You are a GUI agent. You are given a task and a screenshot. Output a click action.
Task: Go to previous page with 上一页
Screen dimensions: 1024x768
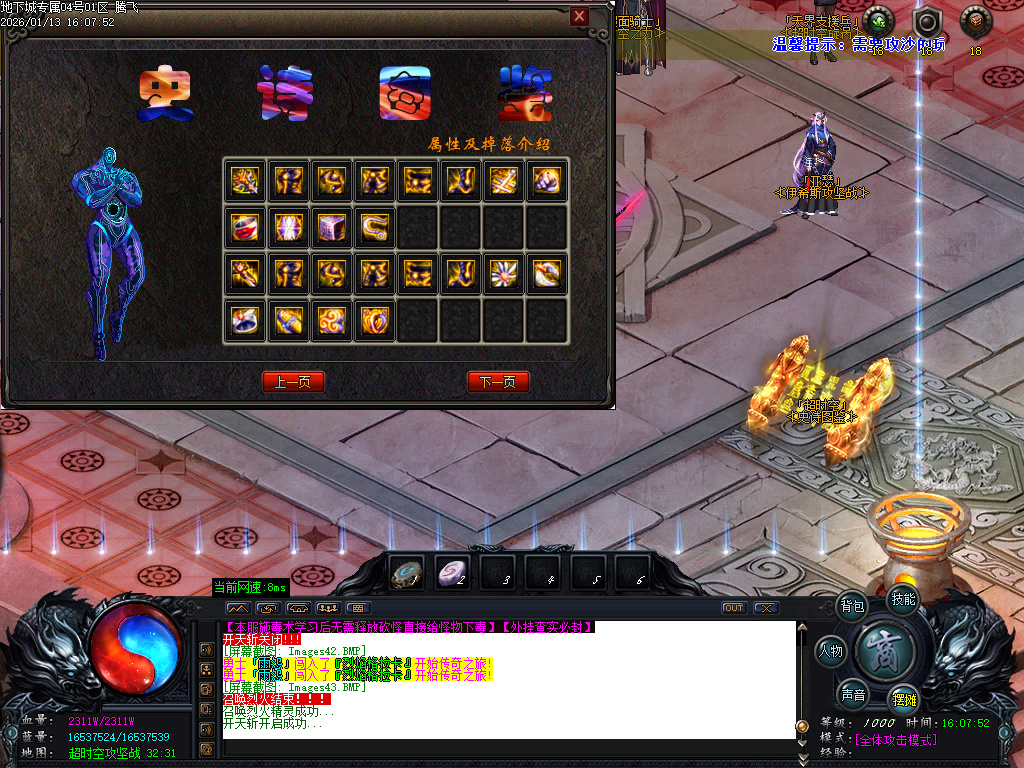pos(293,382)
